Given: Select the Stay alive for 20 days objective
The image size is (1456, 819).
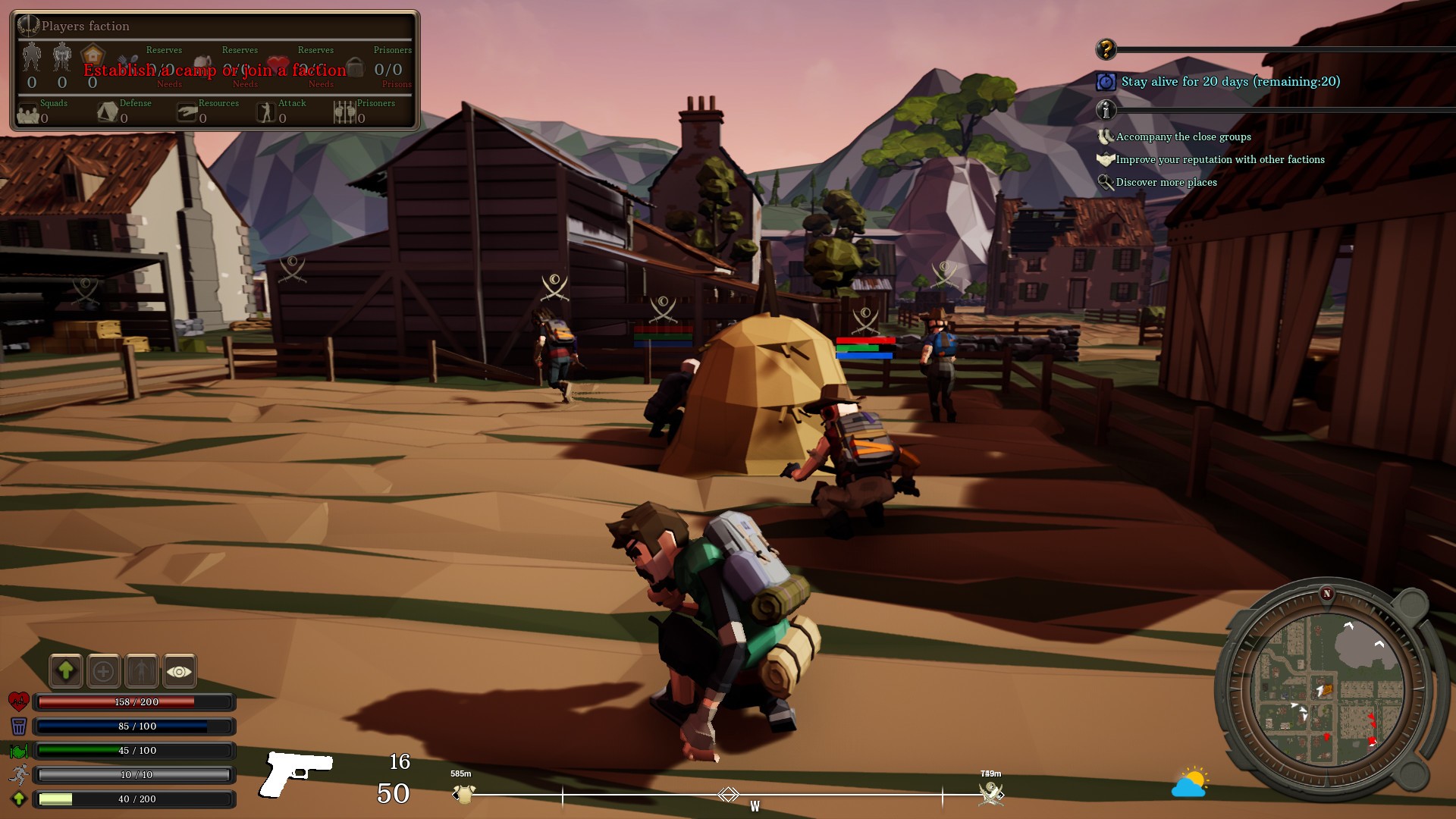Looking at the screenshot, I should pos(1230,82).
